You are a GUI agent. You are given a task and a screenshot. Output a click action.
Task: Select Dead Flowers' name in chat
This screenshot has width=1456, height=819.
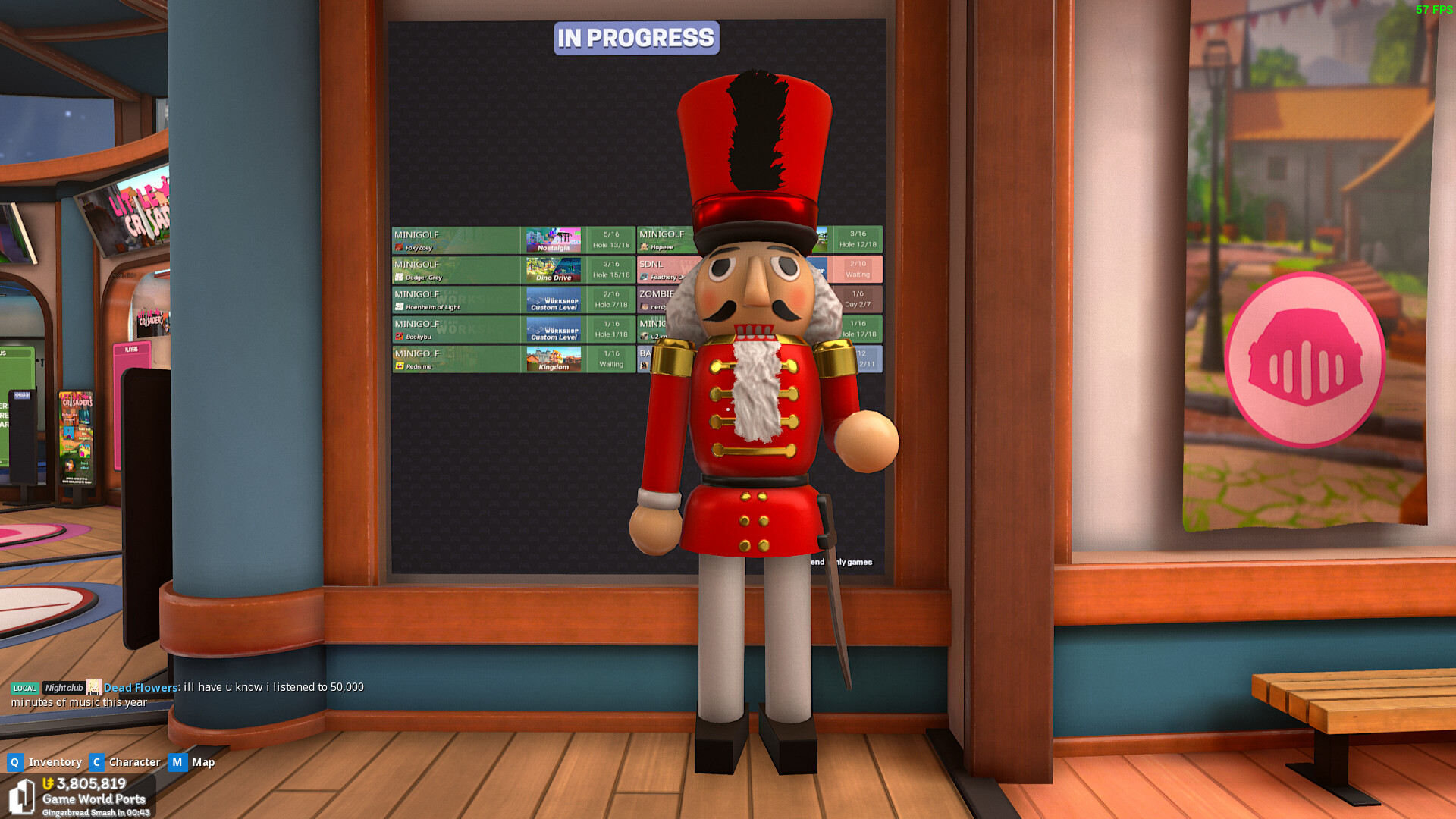point(140,688)
